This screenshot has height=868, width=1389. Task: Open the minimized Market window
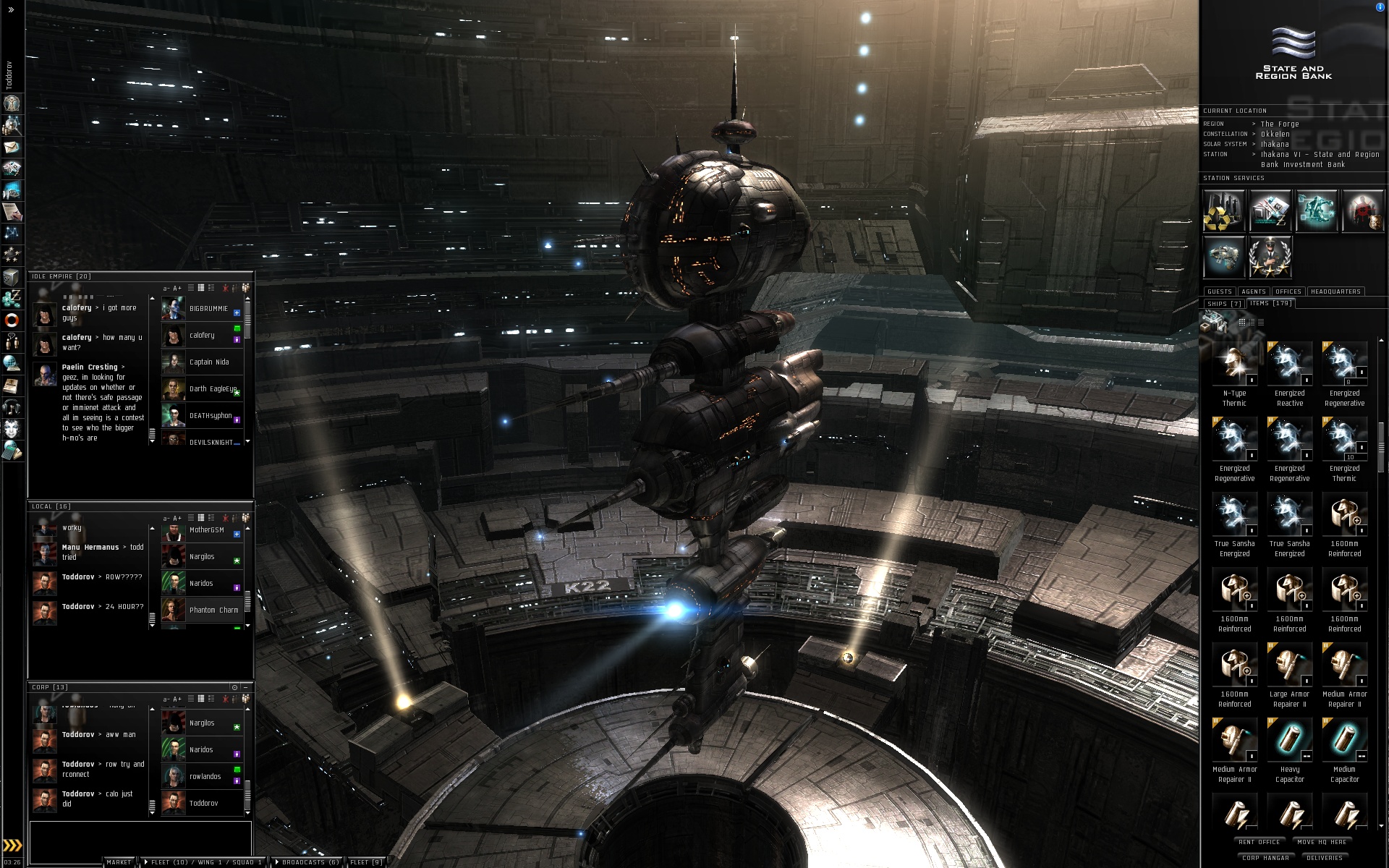pyautogui.click(x=119, y=862)
